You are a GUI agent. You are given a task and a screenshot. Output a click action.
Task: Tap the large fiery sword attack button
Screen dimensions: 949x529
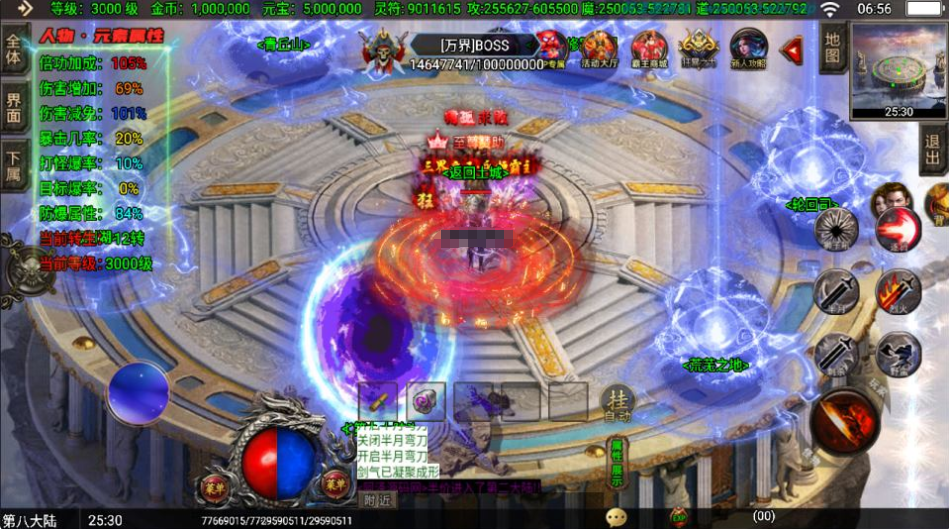tap(845, 420)
